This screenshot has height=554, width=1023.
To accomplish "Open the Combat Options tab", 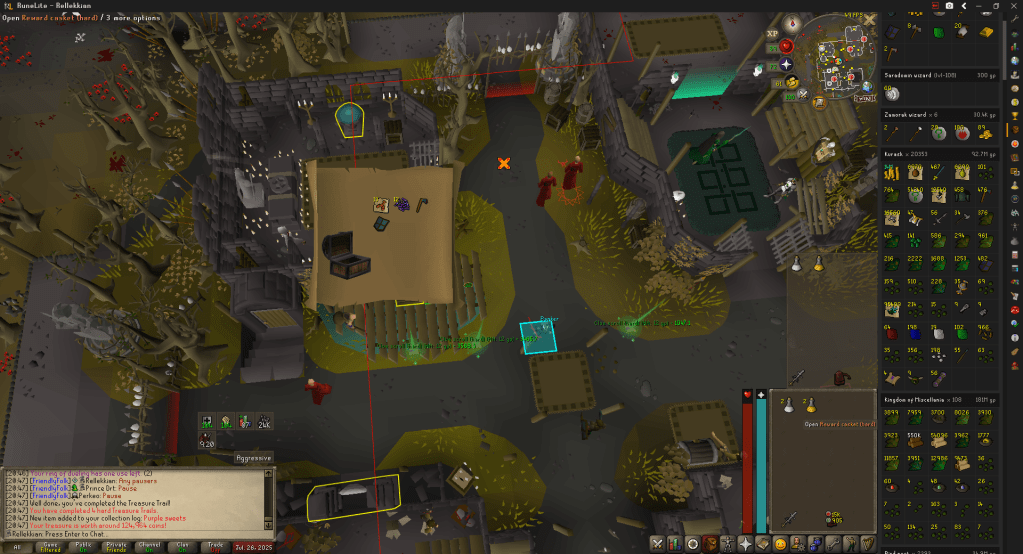I will 658,544.
